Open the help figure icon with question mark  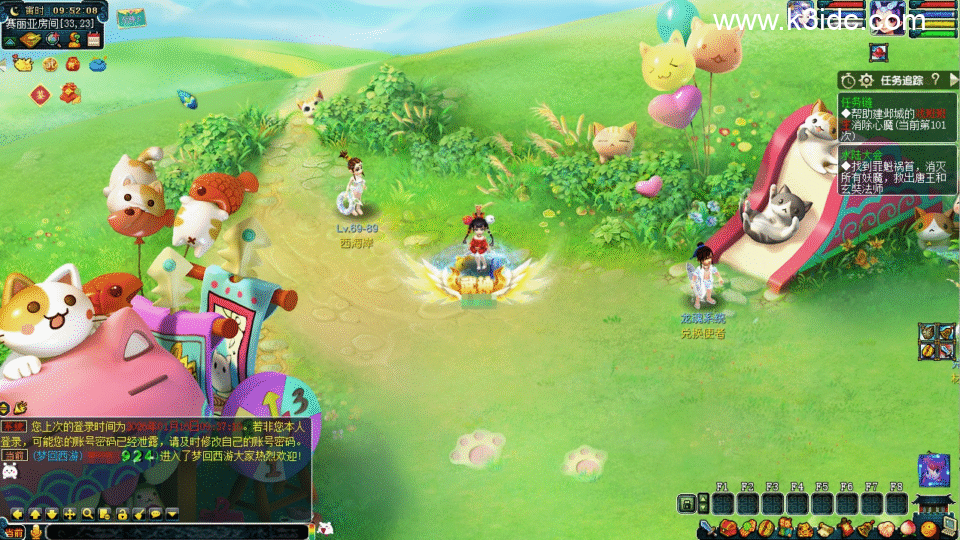[x=75, y=40]
